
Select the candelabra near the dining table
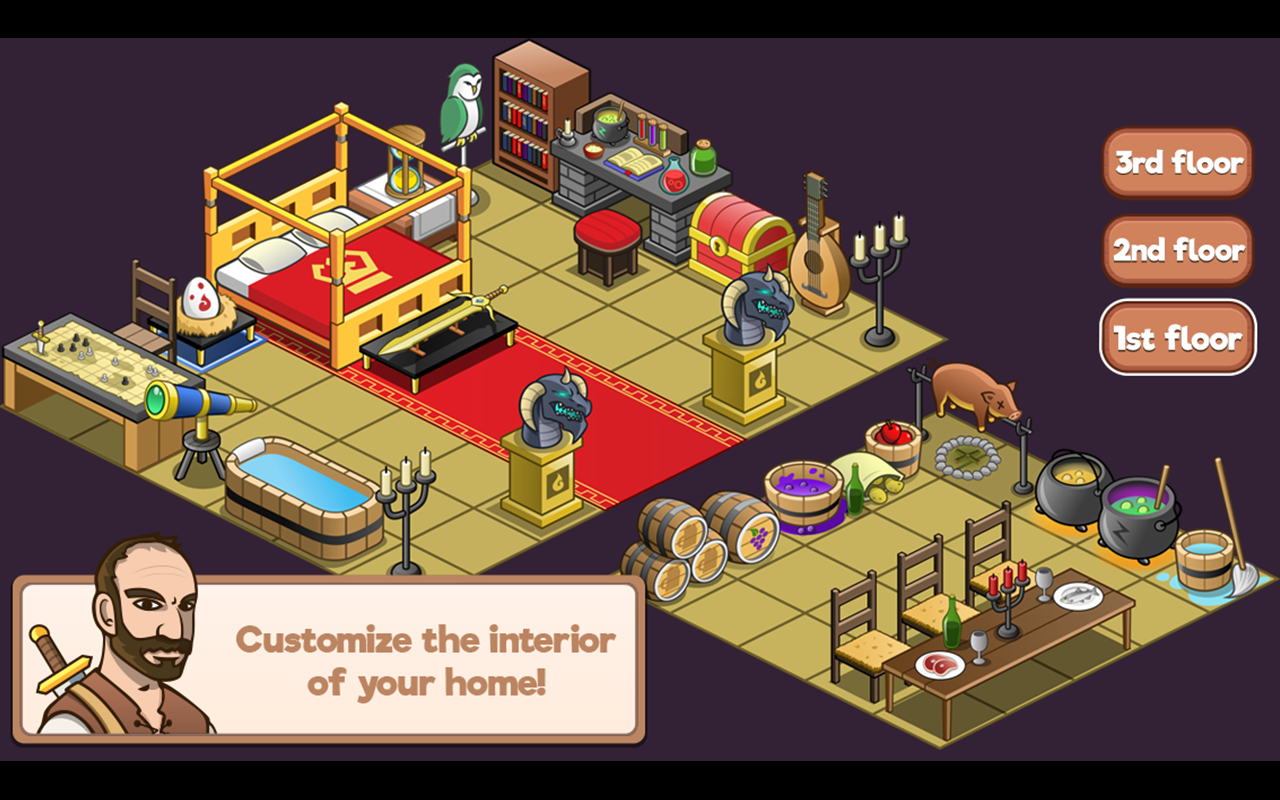1010,595
